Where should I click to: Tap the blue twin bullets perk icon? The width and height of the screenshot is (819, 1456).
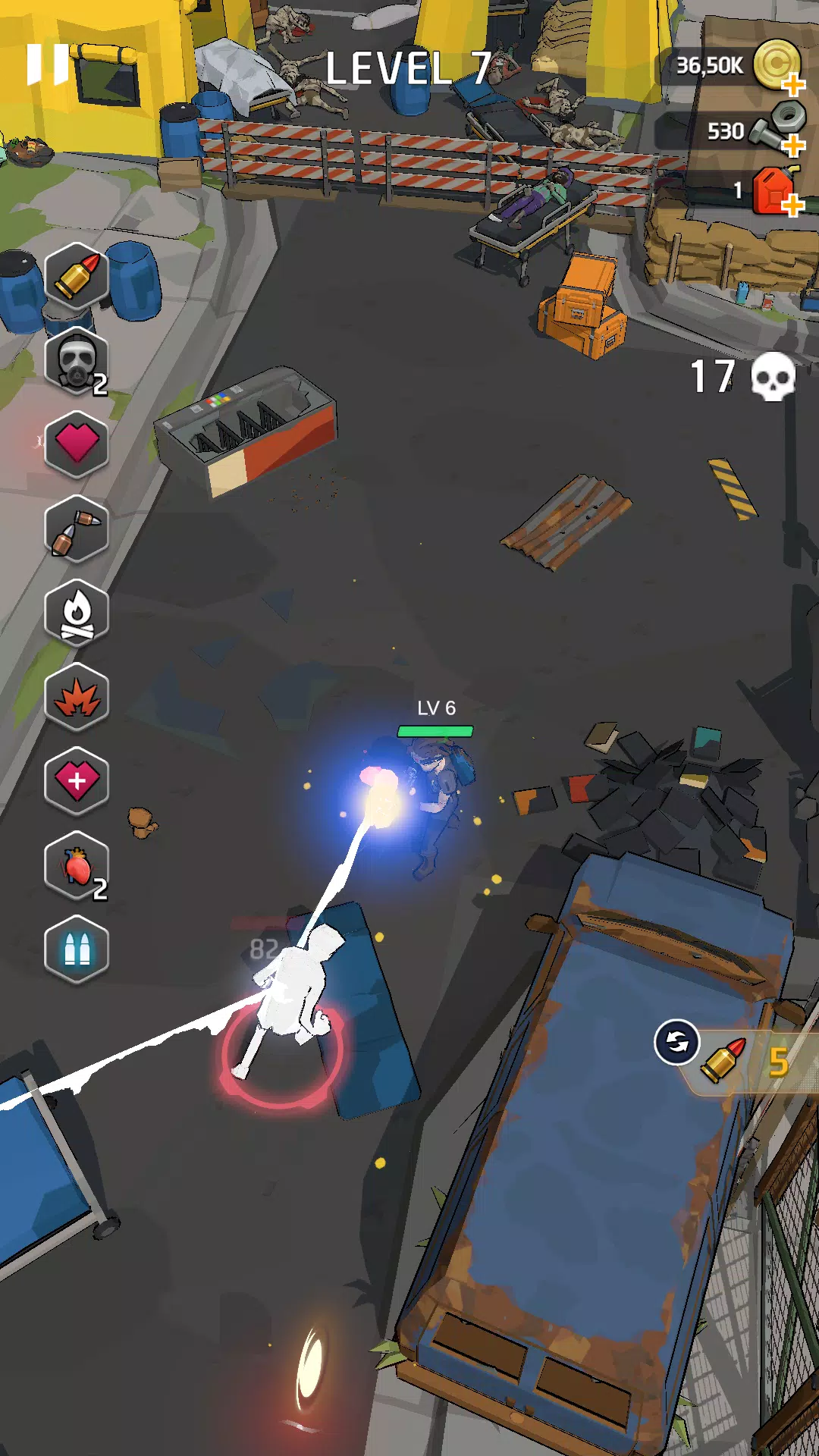(77, 949)
